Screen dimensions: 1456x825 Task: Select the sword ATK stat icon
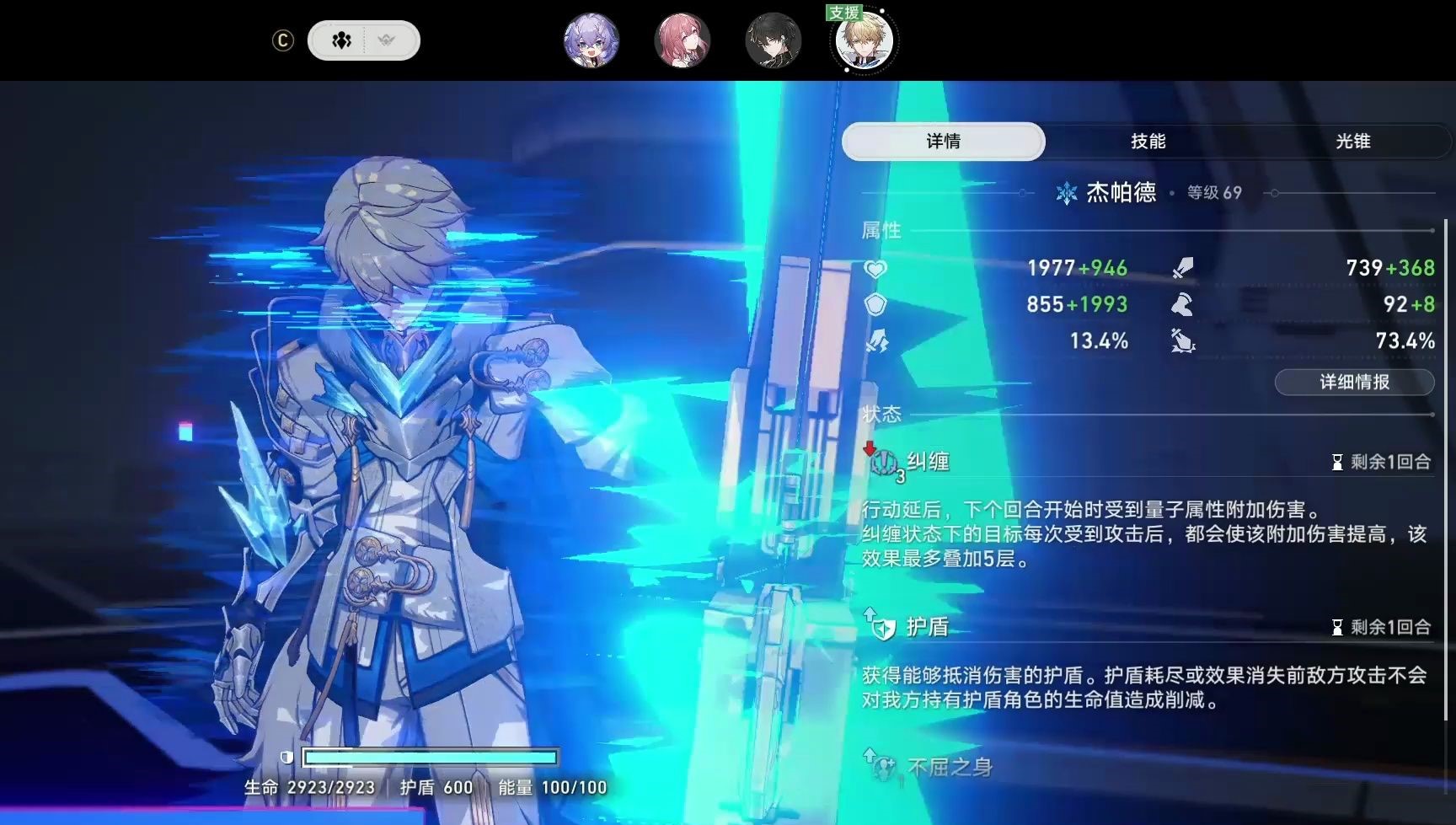(x=1183, y=265)
